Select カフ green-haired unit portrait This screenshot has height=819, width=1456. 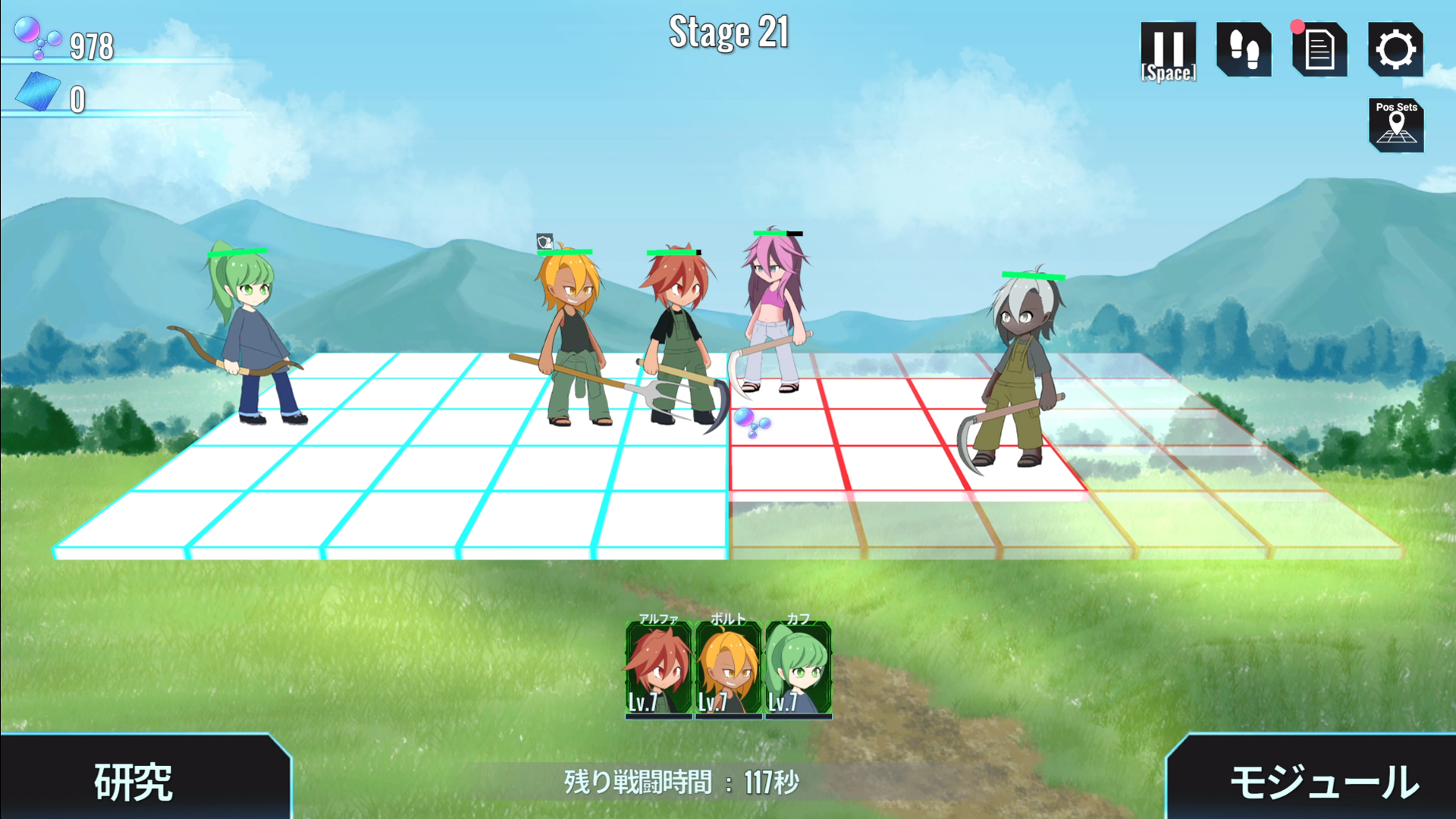[798, 669]
